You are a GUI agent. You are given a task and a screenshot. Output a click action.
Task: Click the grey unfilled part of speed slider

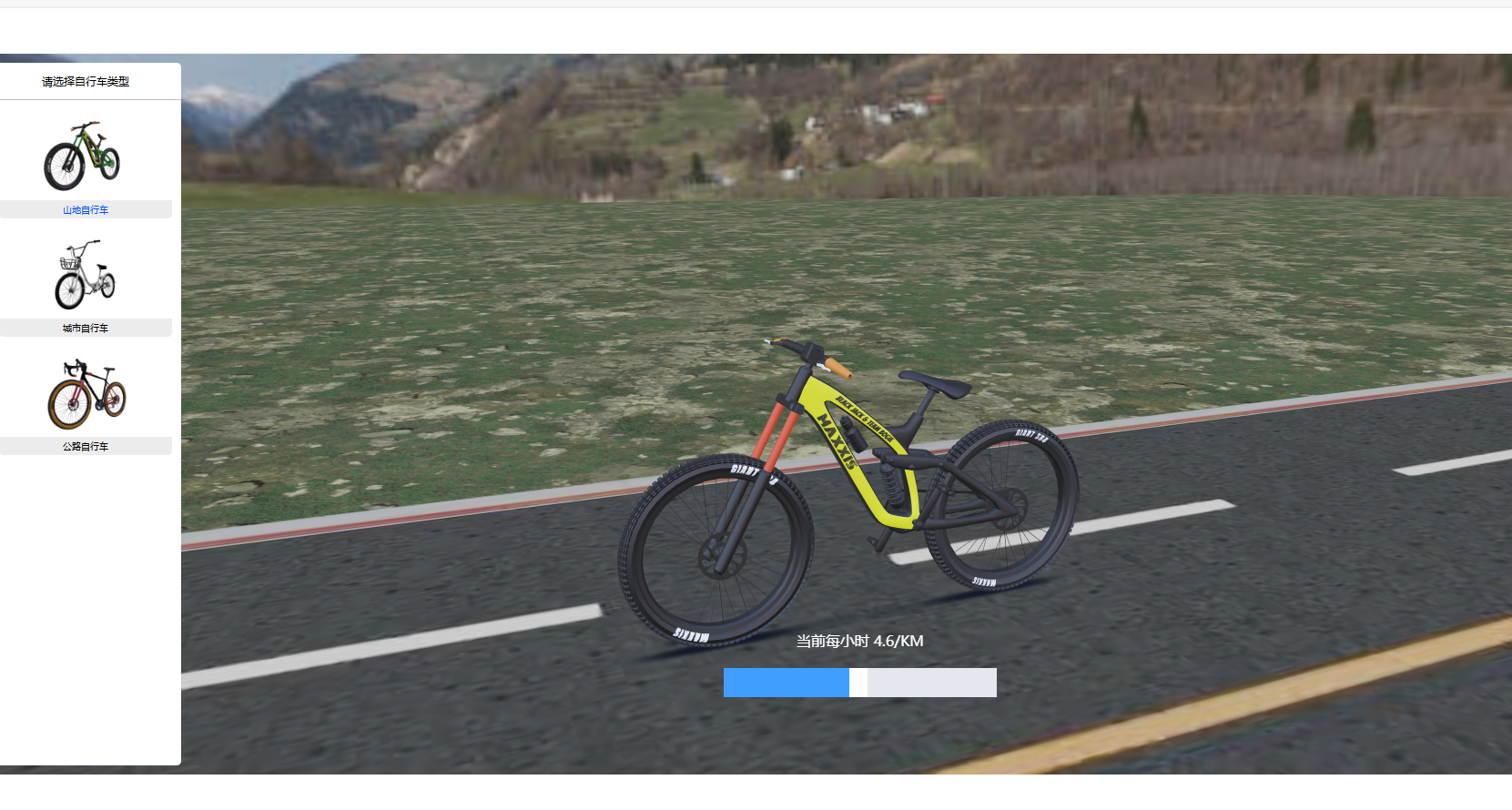pyautogui.click(x=931, y=683)
